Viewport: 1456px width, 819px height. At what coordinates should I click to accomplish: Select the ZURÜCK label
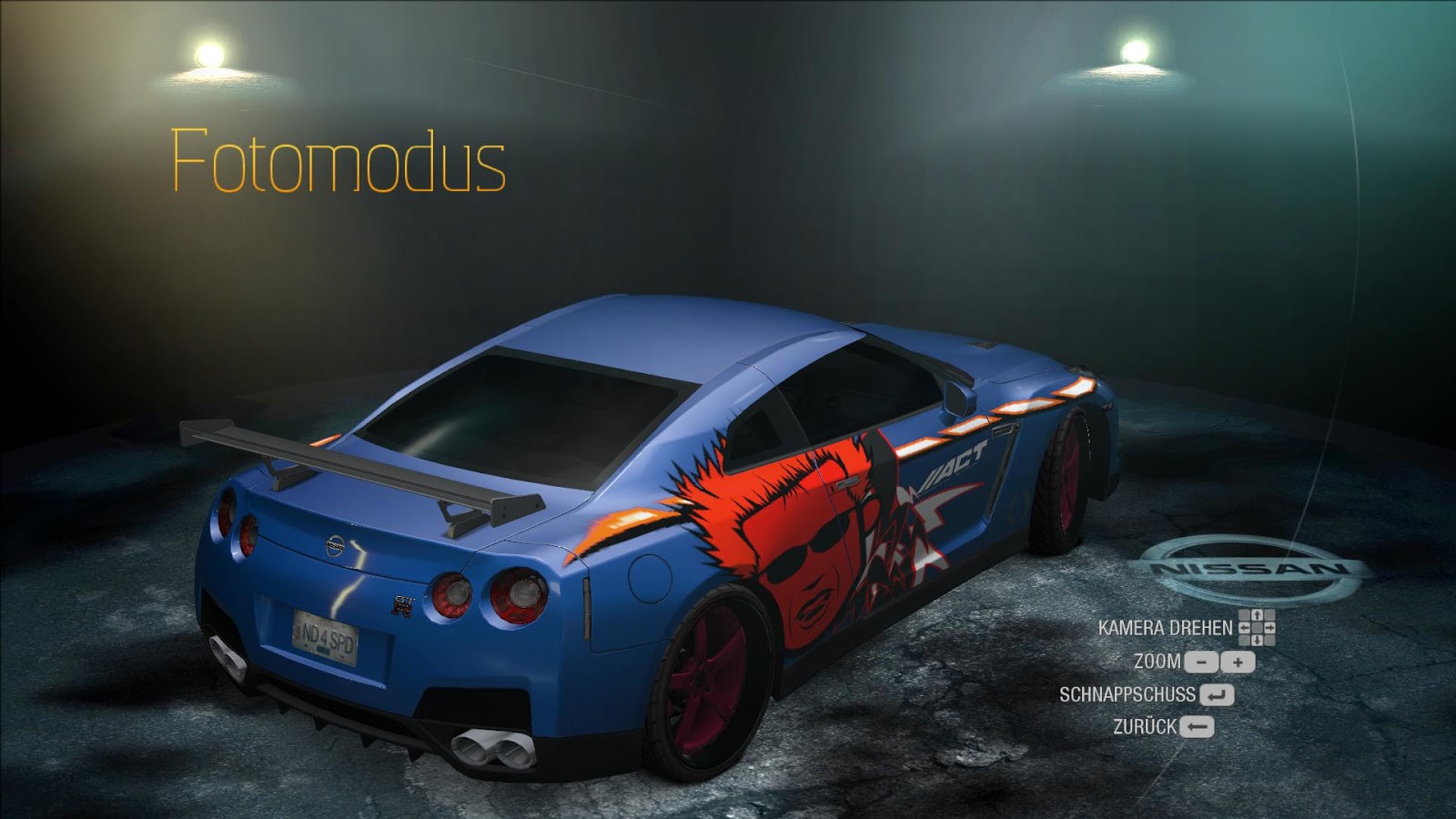1147,726
